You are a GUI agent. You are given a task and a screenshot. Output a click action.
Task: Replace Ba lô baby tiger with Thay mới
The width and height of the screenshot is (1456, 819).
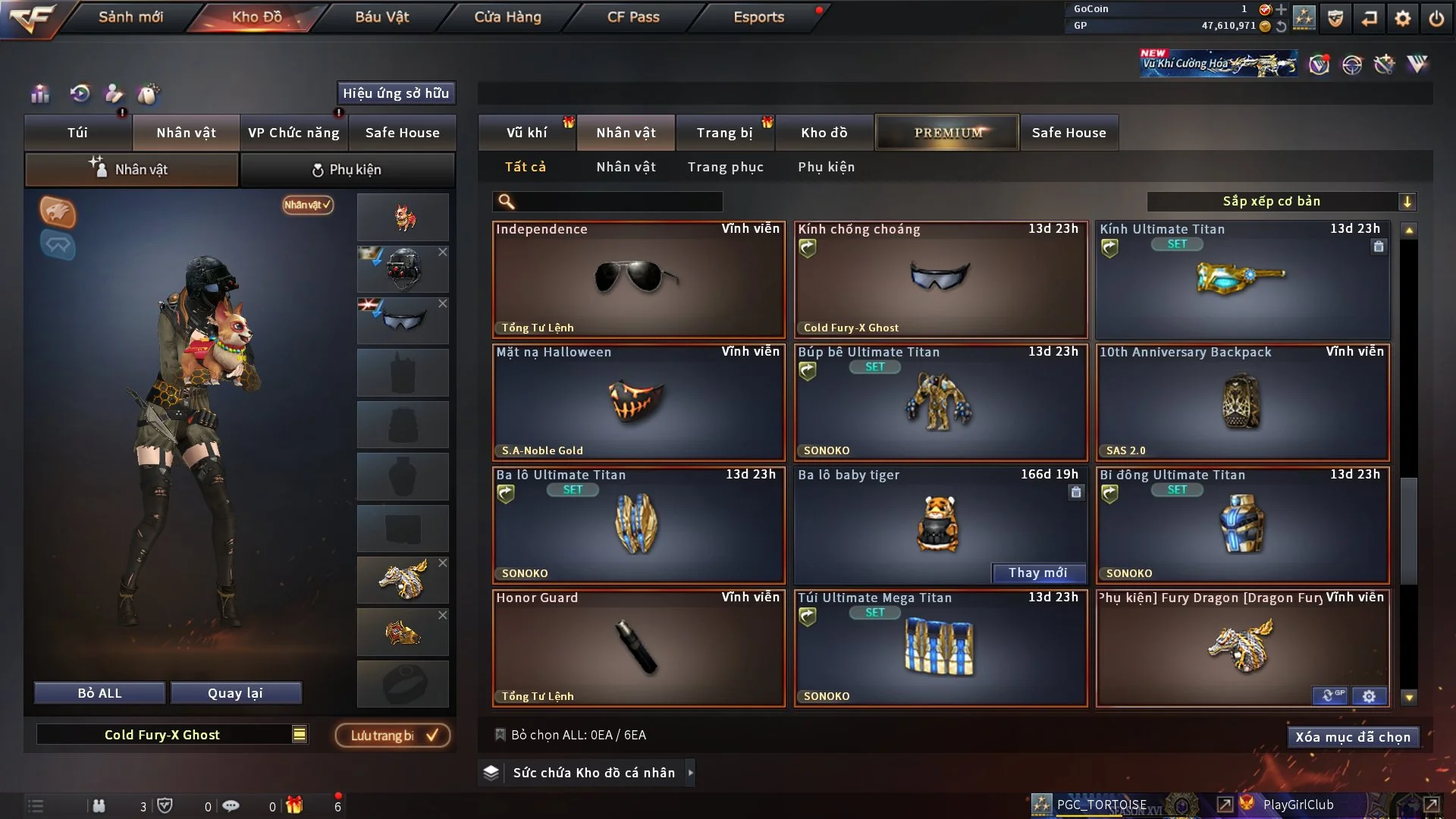[x=1037, y=573]
